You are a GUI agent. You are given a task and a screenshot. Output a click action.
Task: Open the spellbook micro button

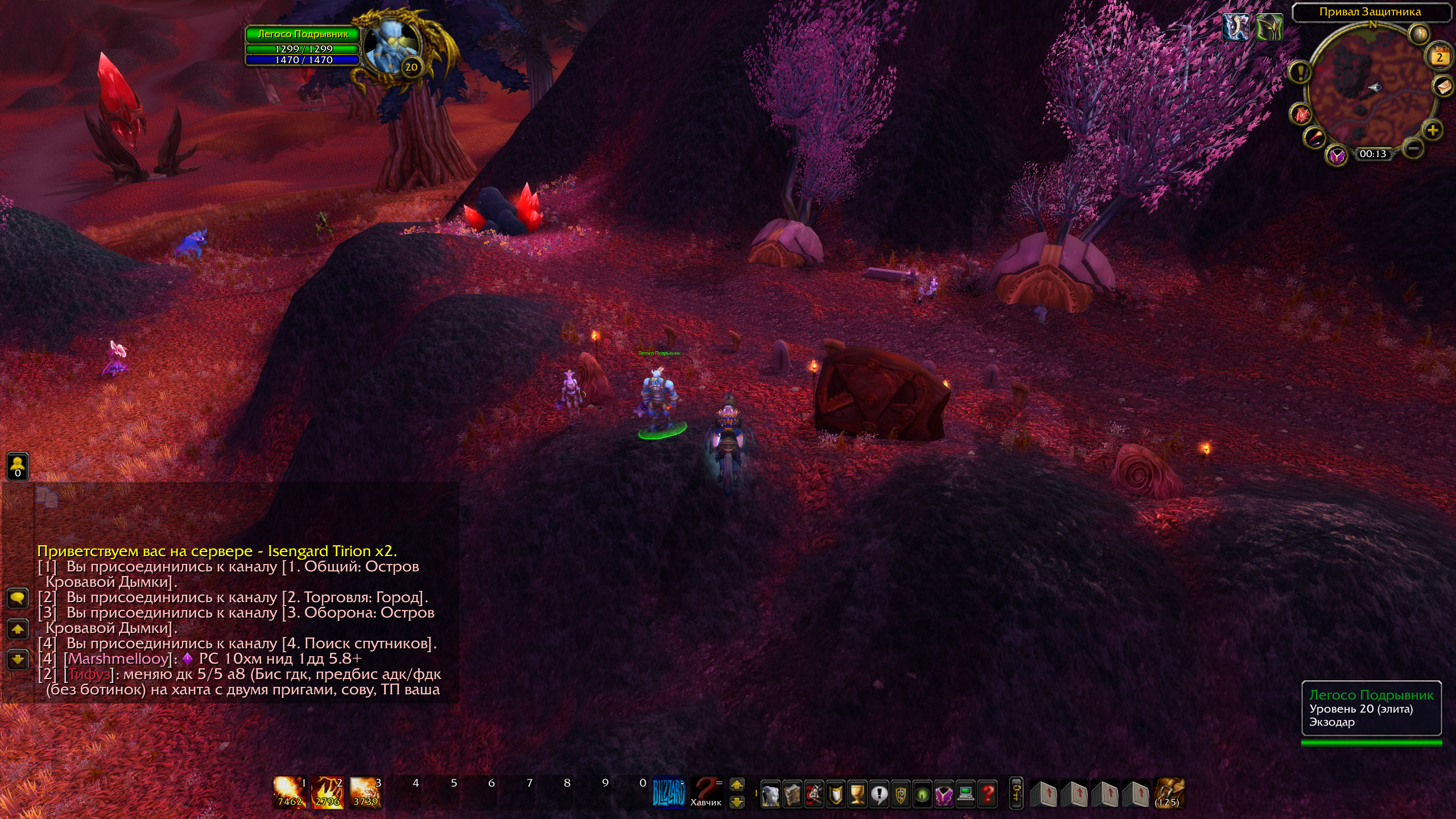792,794
